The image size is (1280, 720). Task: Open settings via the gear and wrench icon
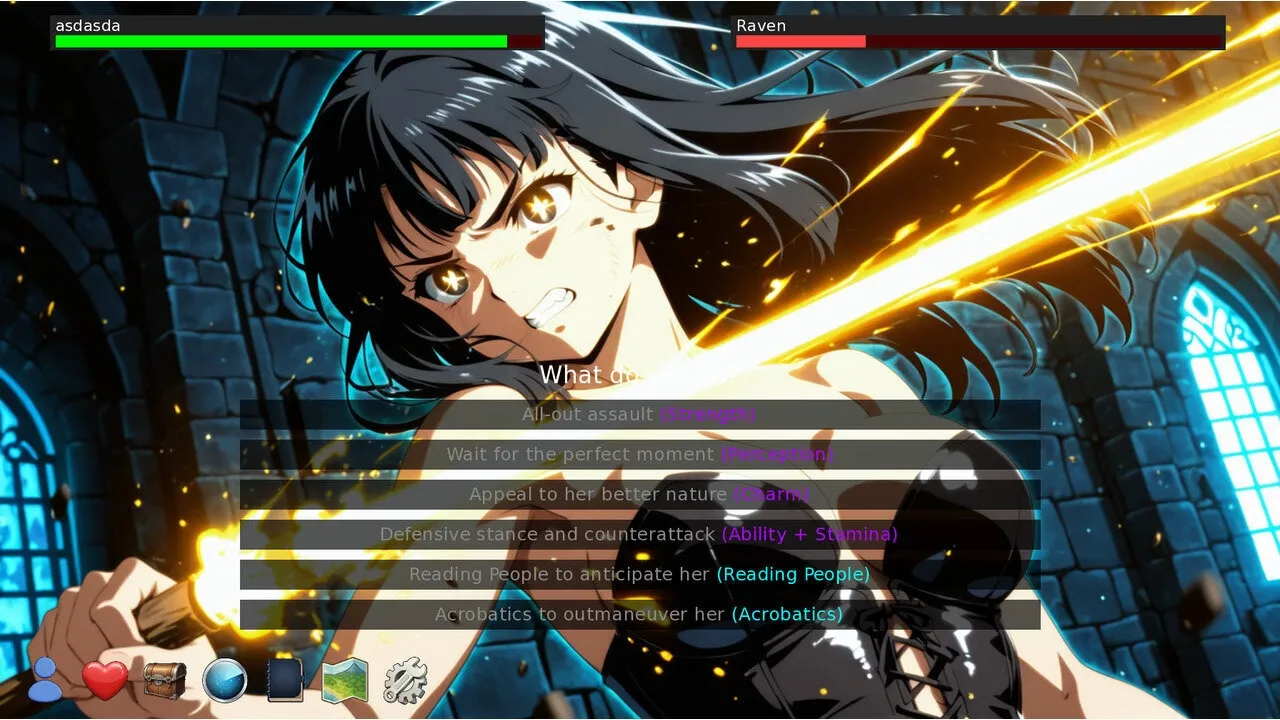(405, 680)
